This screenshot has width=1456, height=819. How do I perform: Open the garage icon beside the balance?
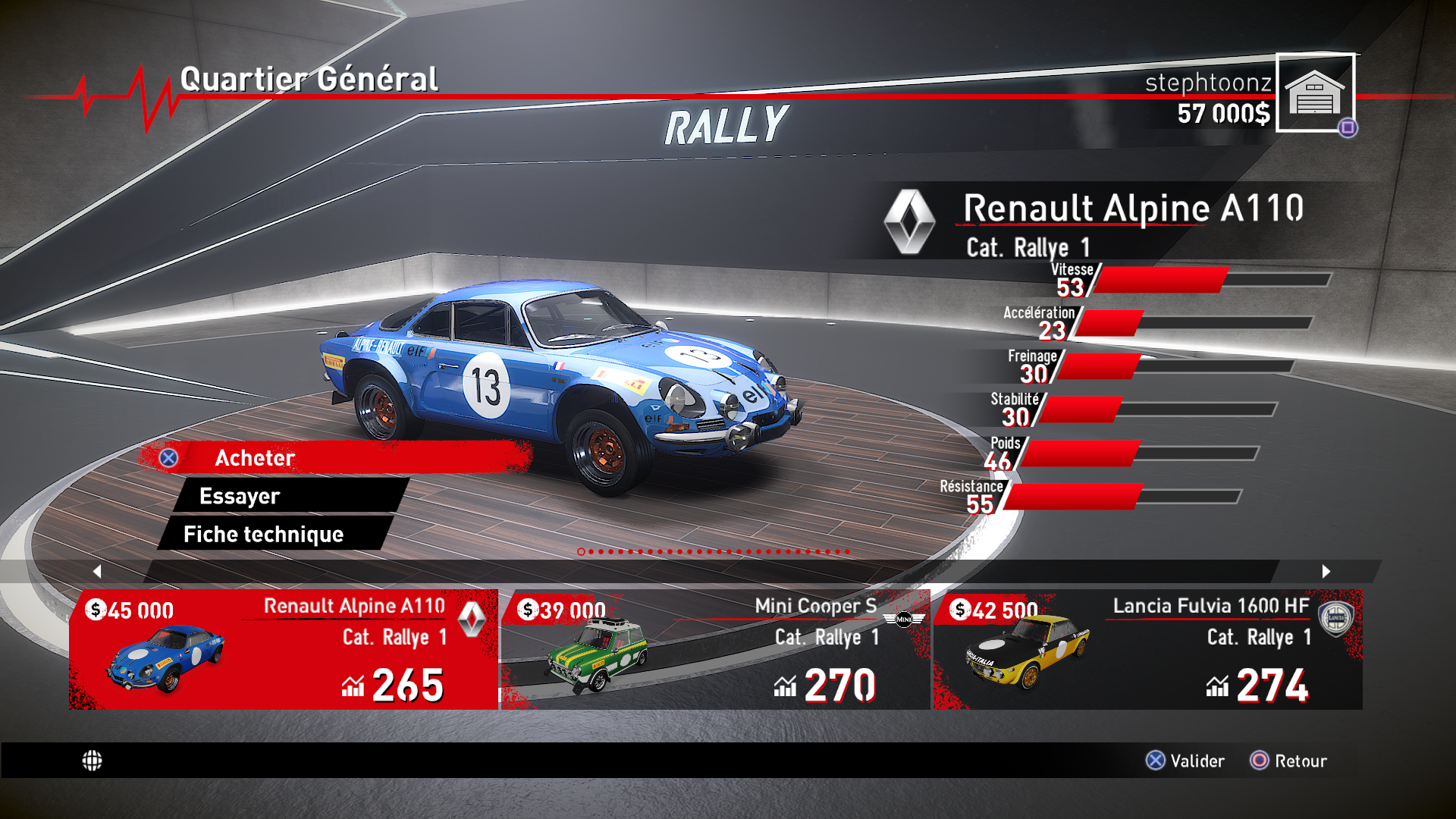(1315, 93)
